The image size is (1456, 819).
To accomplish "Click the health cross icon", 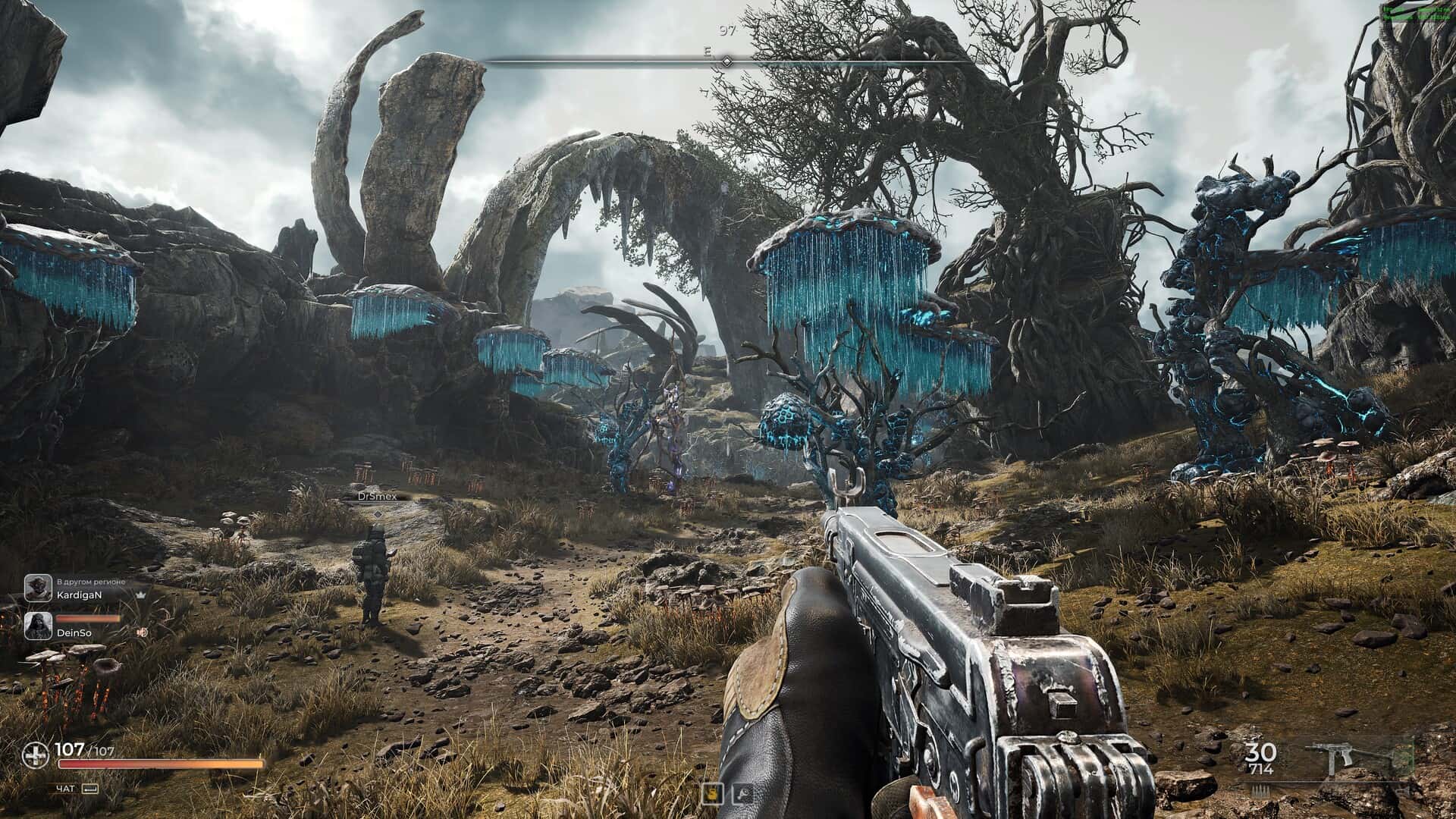I will tap(35, 754).
